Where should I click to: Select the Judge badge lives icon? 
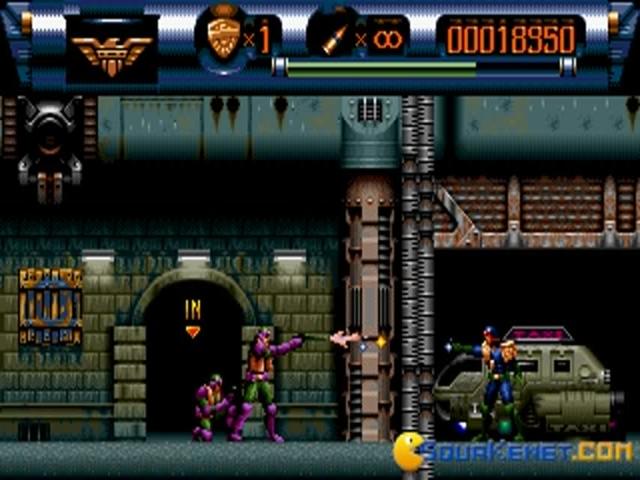224,39
